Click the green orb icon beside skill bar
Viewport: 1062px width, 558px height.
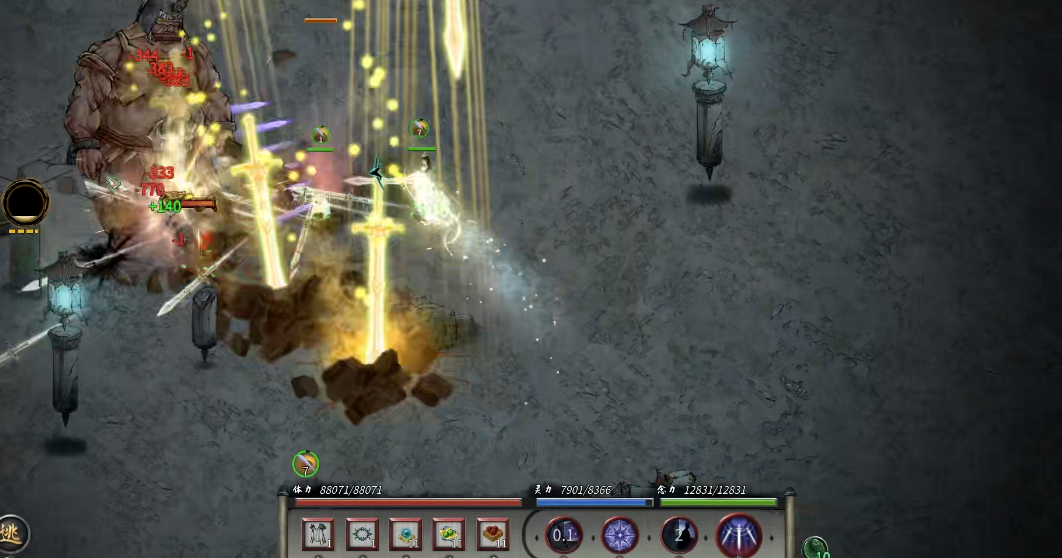[815, 548]
